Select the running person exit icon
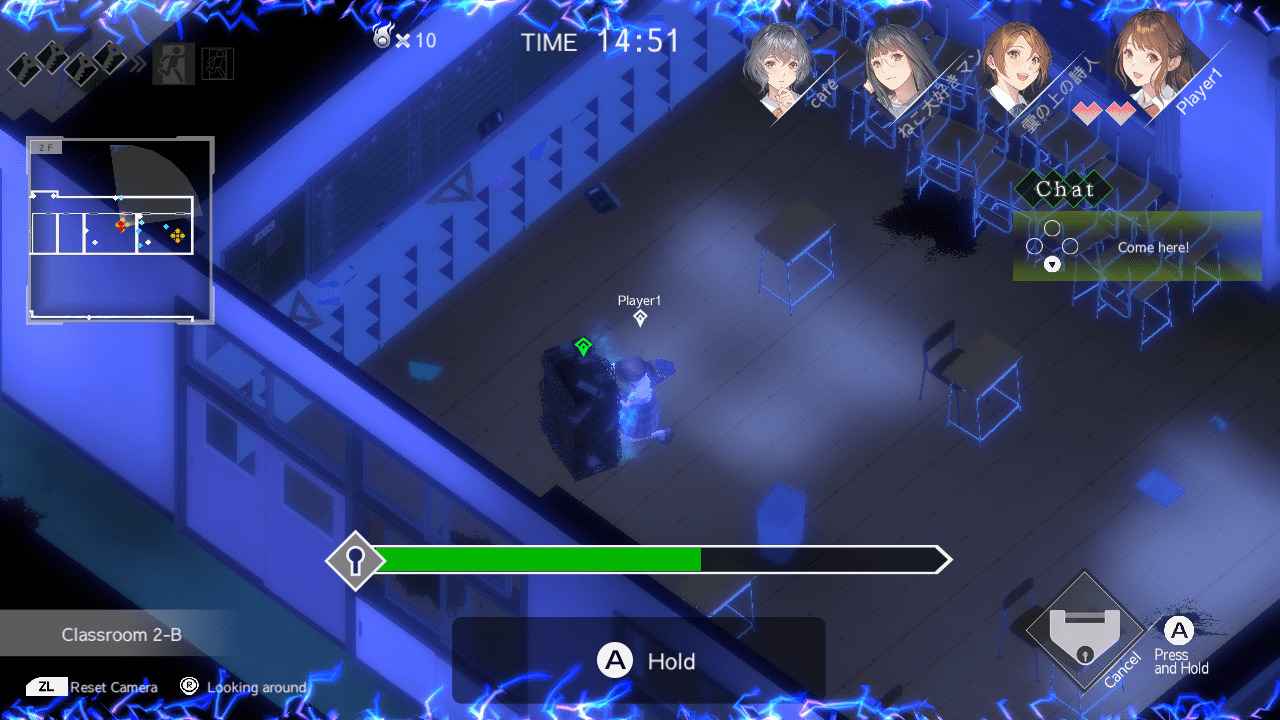Screen dimensions: 1280x720 point(174,64)
